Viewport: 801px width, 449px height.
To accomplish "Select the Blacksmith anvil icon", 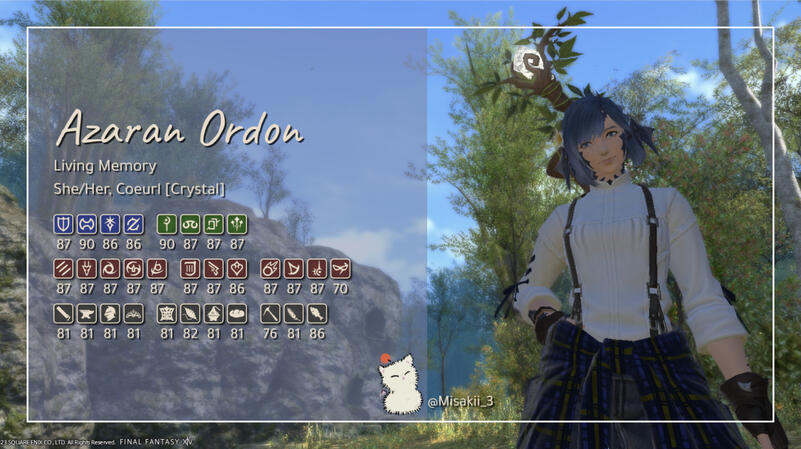I will click(x=87, y=313).
